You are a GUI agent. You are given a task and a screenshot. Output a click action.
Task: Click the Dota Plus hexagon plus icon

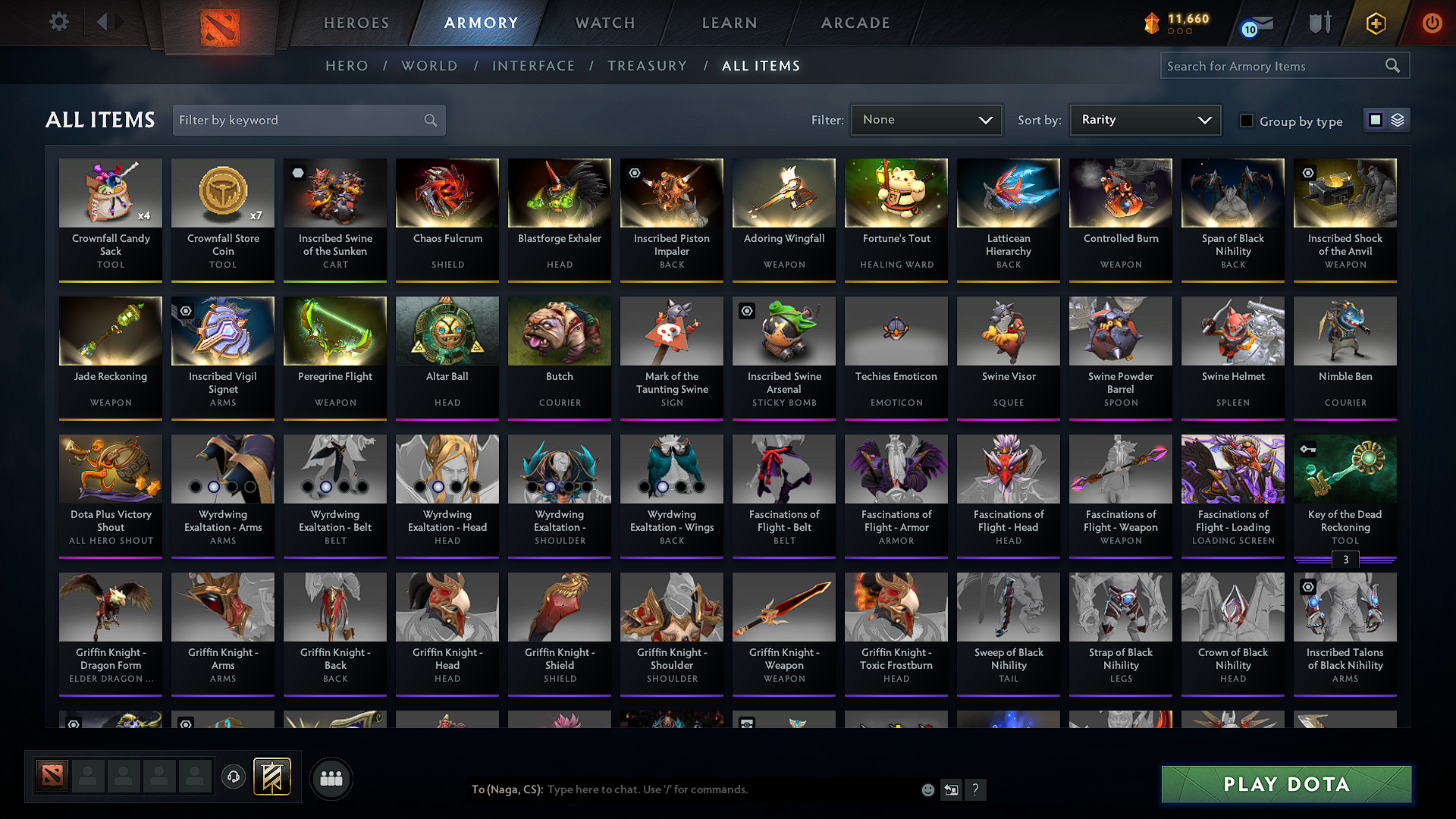coord(1374,23)
